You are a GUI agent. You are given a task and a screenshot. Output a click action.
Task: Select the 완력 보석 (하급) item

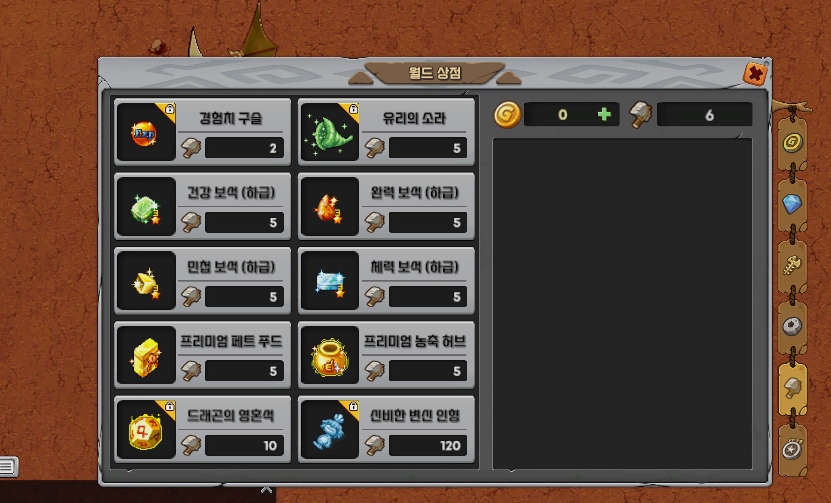[386, 204]
